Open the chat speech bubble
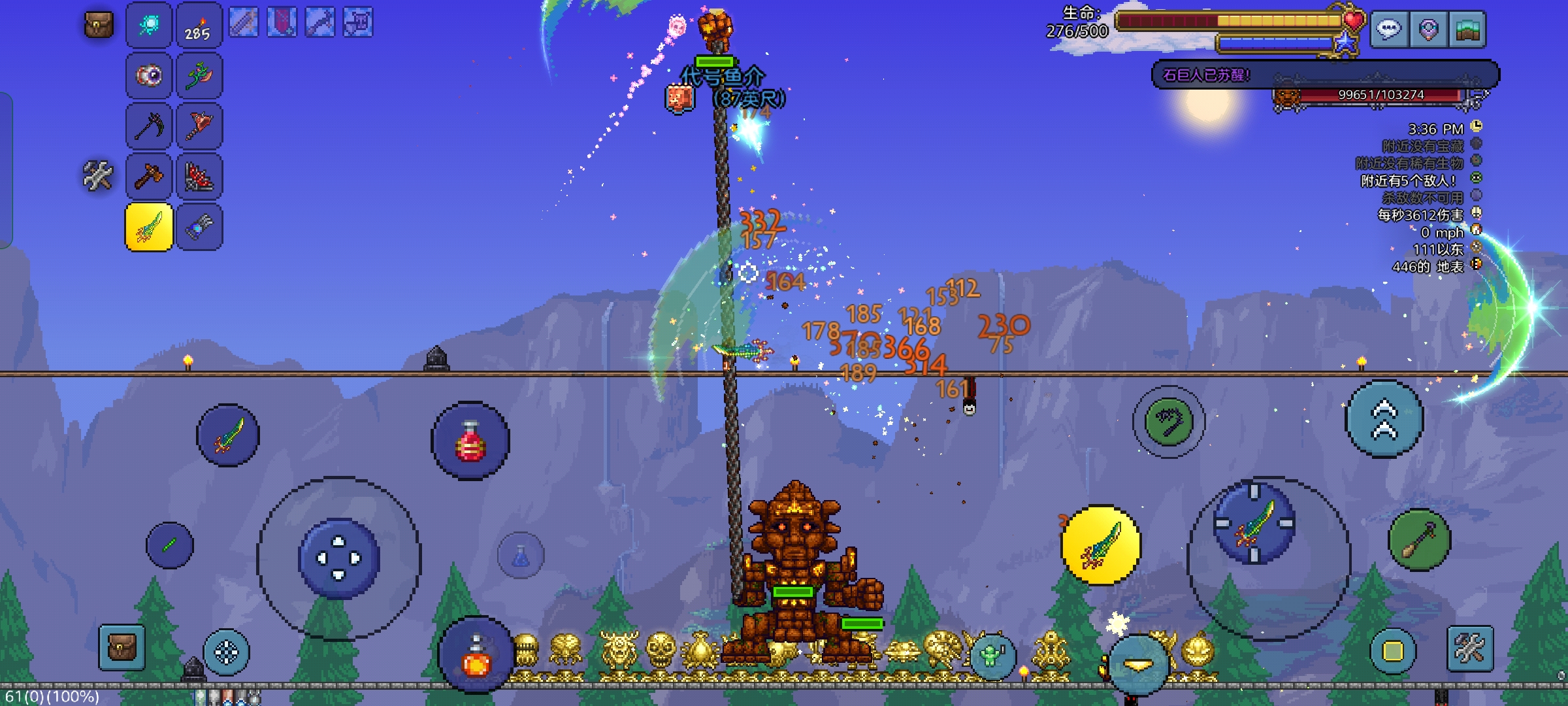This screenshot has width=1568, height=706. tap(1389, 29)
